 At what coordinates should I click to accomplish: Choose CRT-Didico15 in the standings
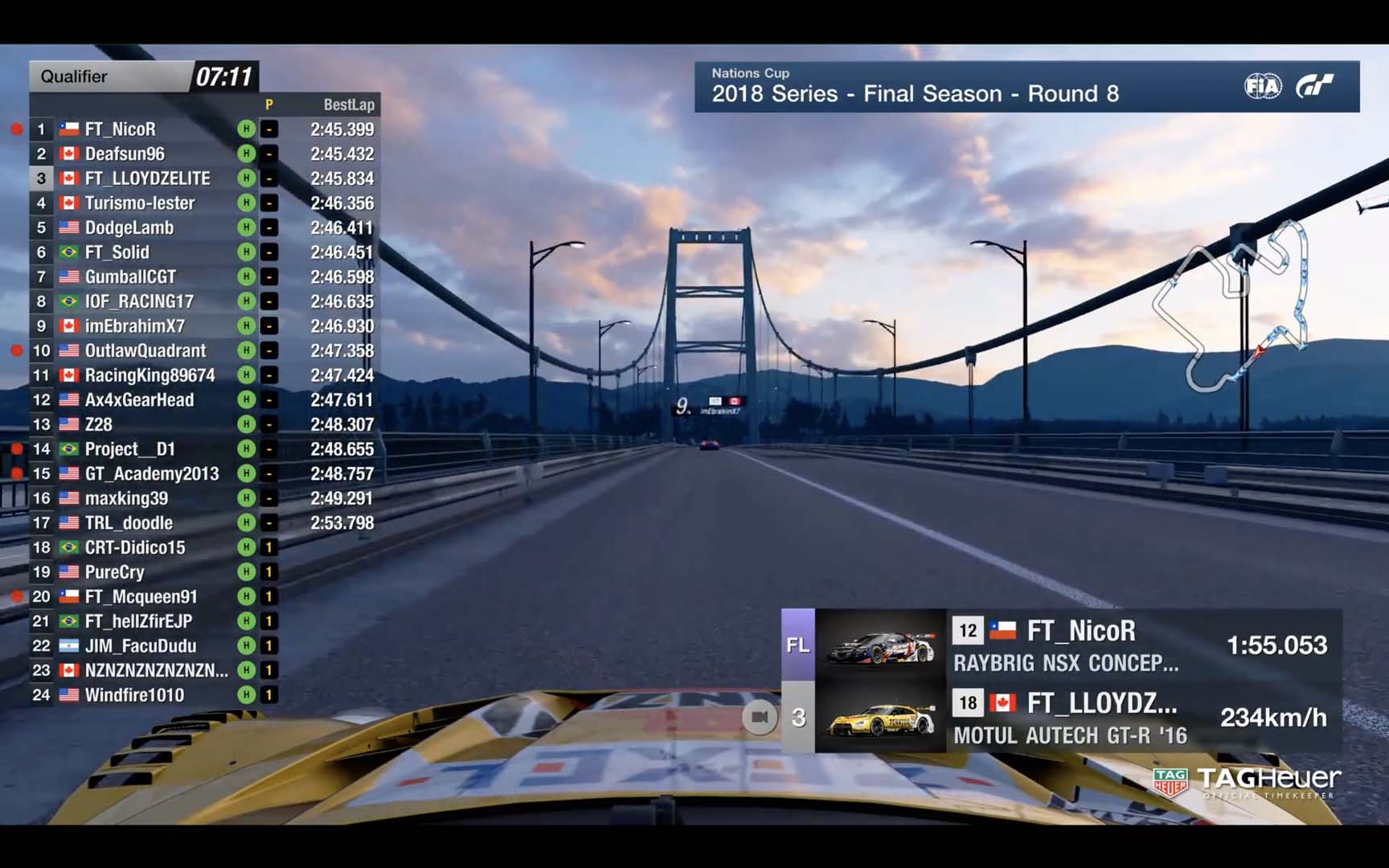[x=135, y=547]
